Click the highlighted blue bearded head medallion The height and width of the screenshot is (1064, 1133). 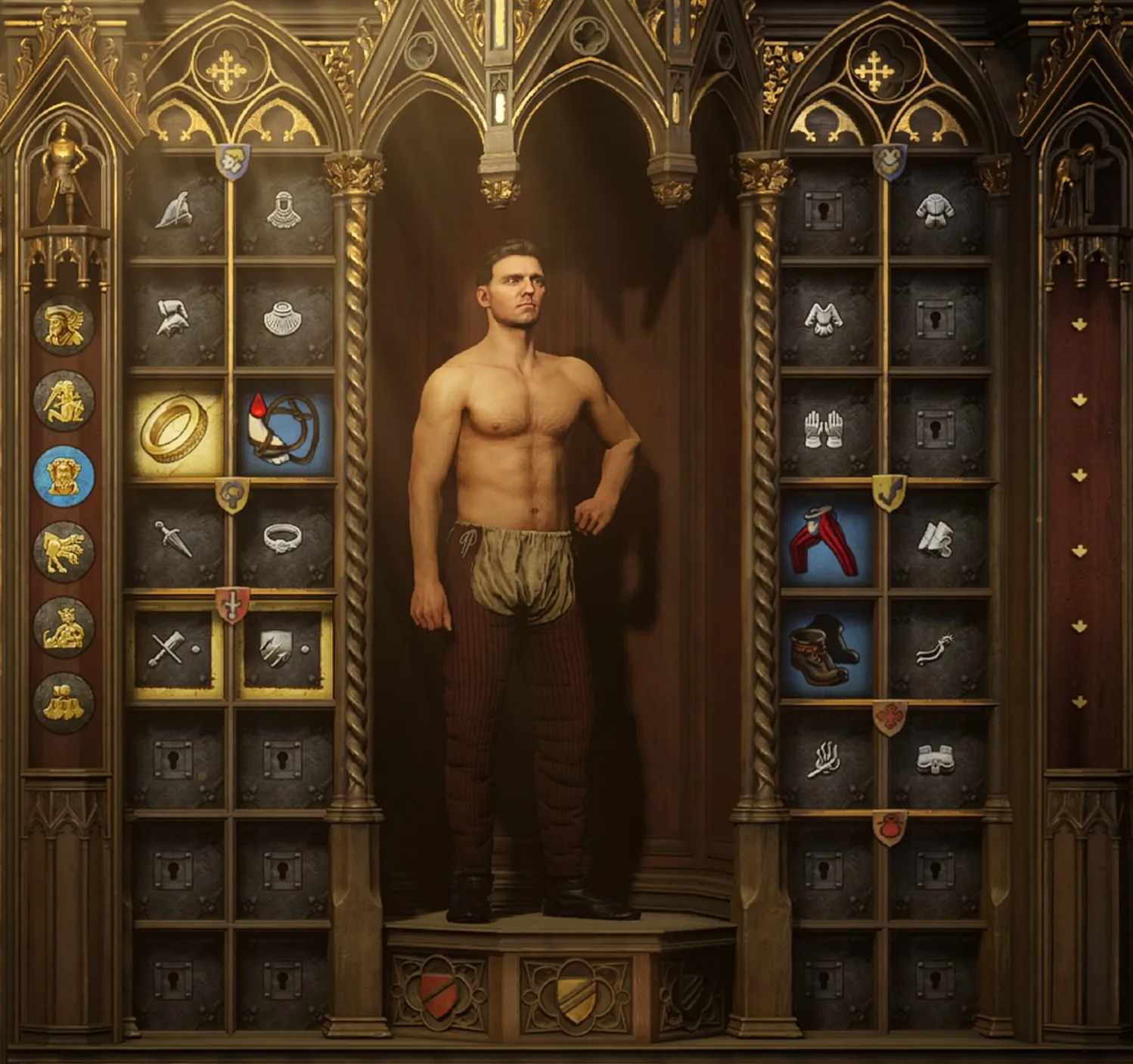click(x=64, y=476)
